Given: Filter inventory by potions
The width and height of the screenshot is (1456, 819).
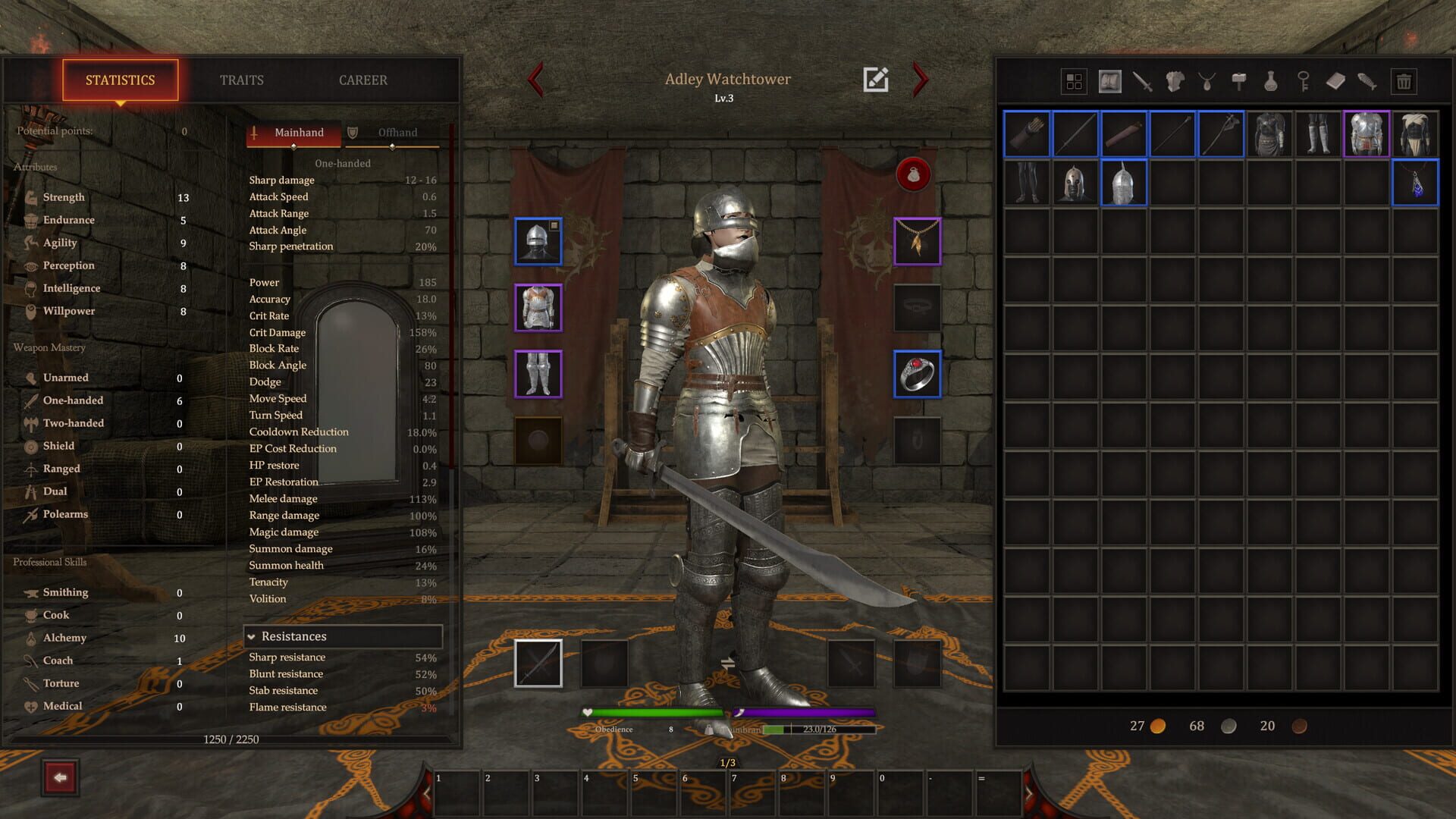Looking at the screenshot, I should click(x=1270, y=81).
